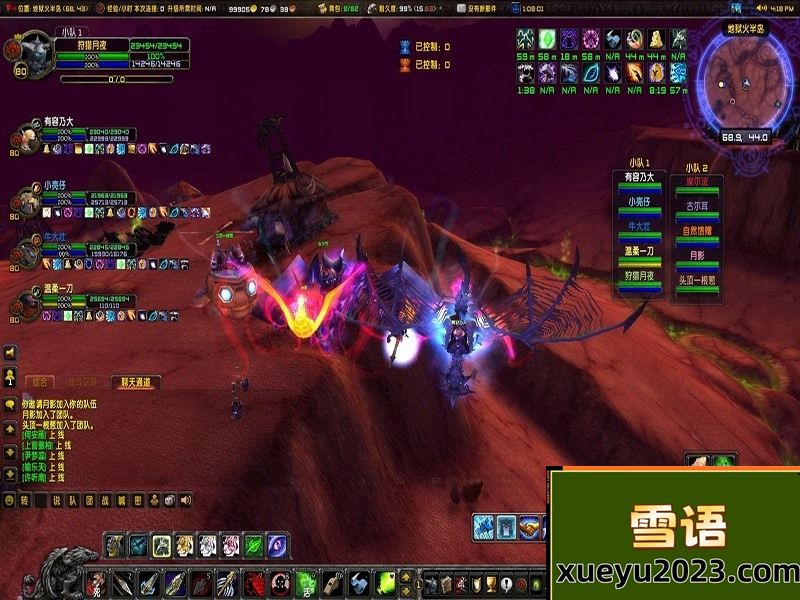Switch to the 综合 chat tab

click(41, 381)
